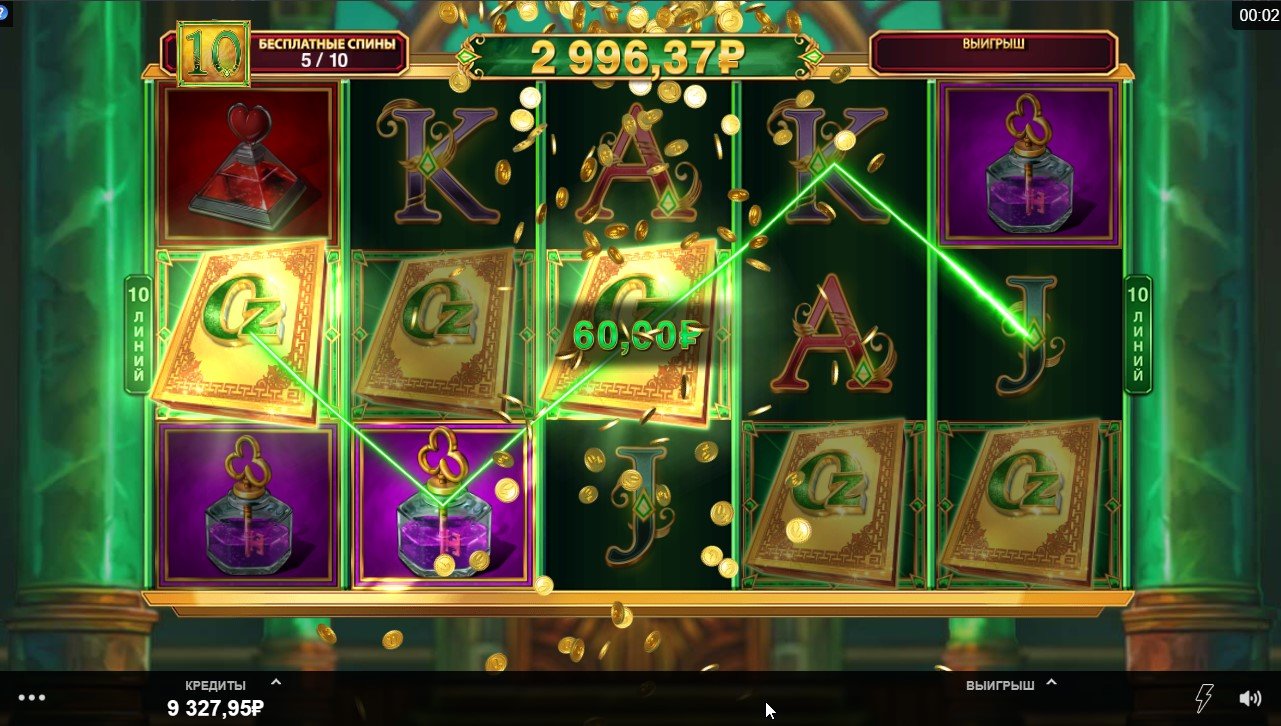Open the three-dot options menu
This screenshot has height=726, width=1281.
(32, 698)
